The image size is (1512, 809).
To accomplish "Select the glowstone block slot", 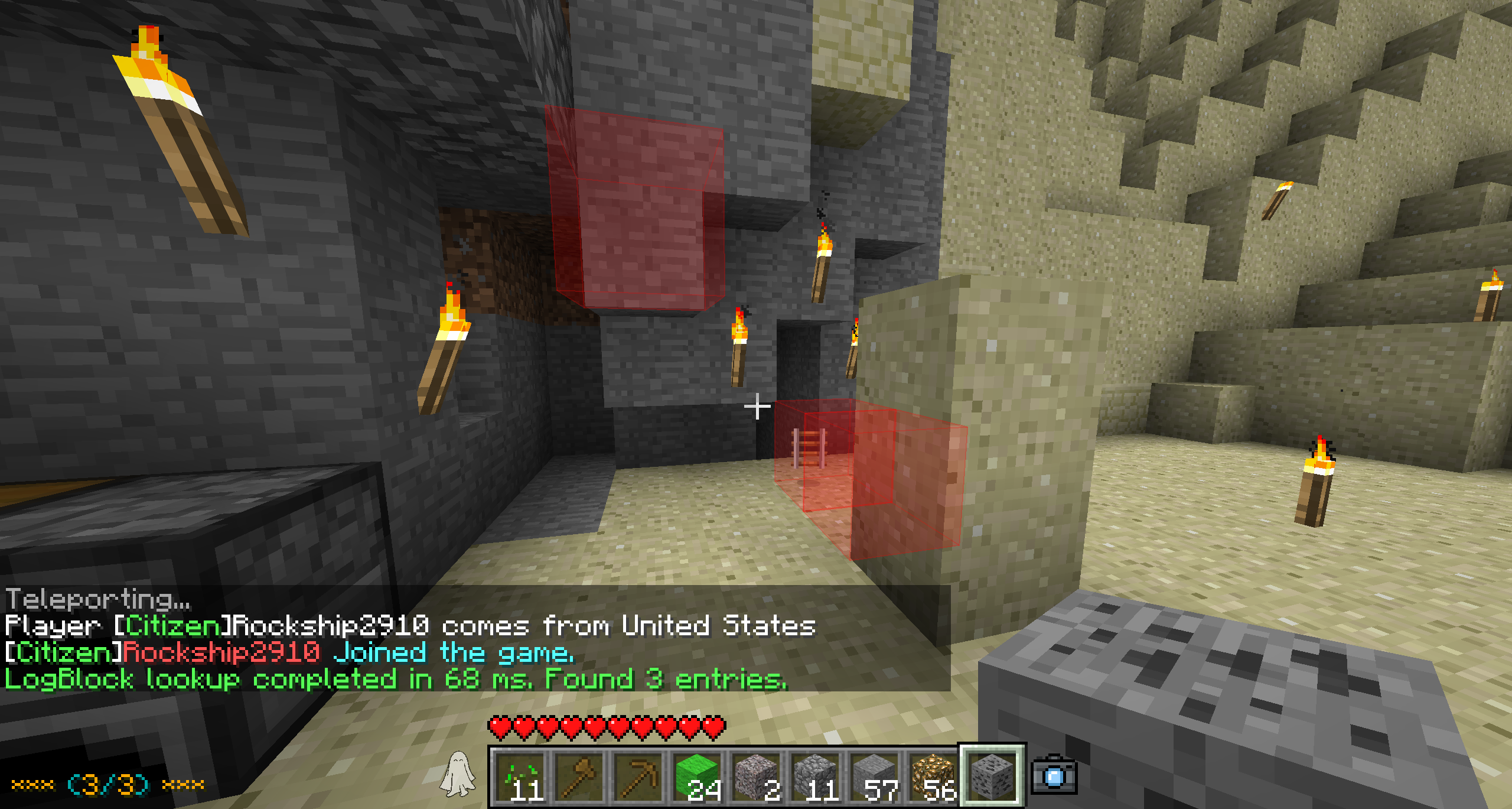I will click(933, 776).
